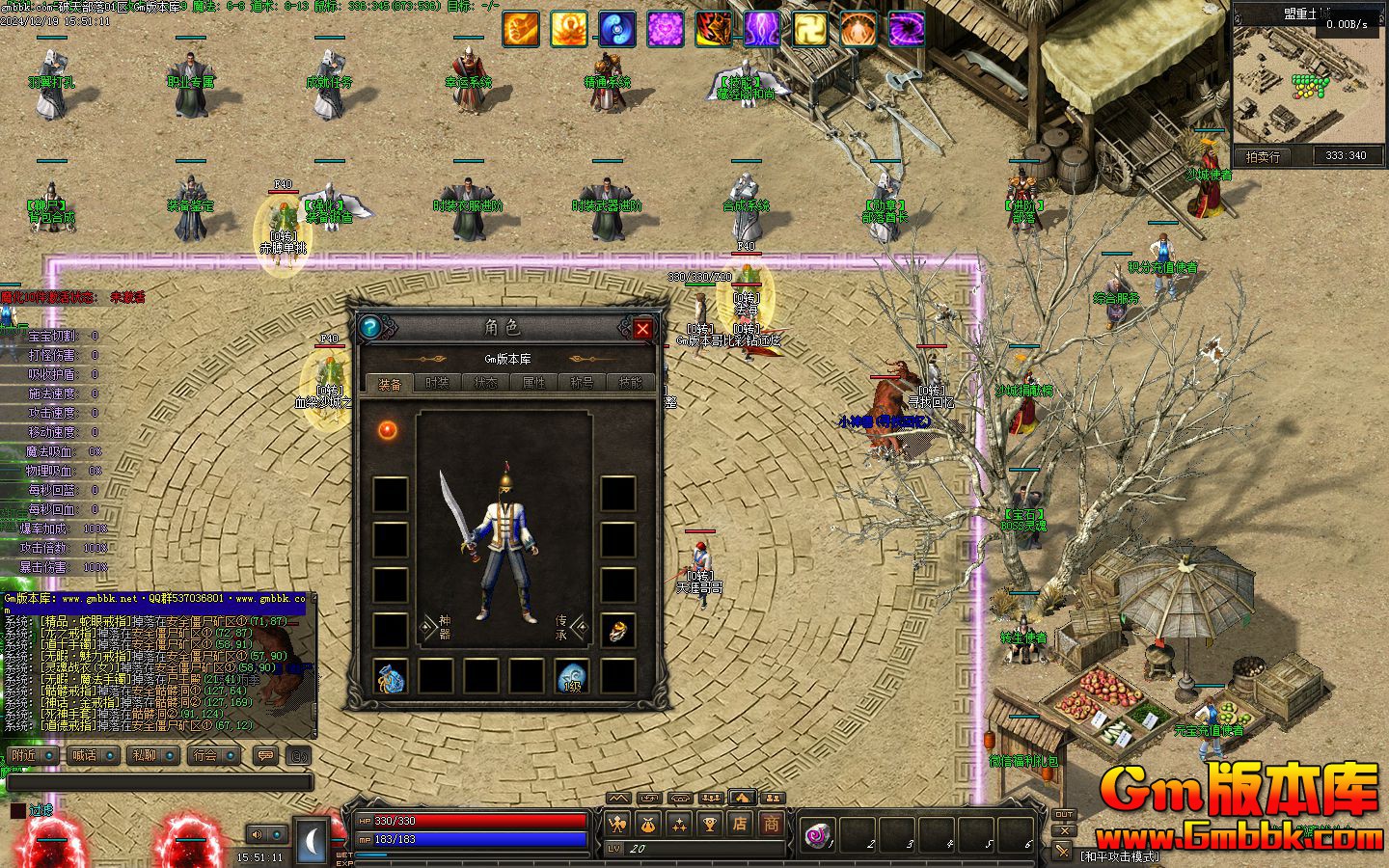The width and height of the screenshot is (1389, 868).
Task: Open the help question mark in character panel
Action: click(369, 328)
